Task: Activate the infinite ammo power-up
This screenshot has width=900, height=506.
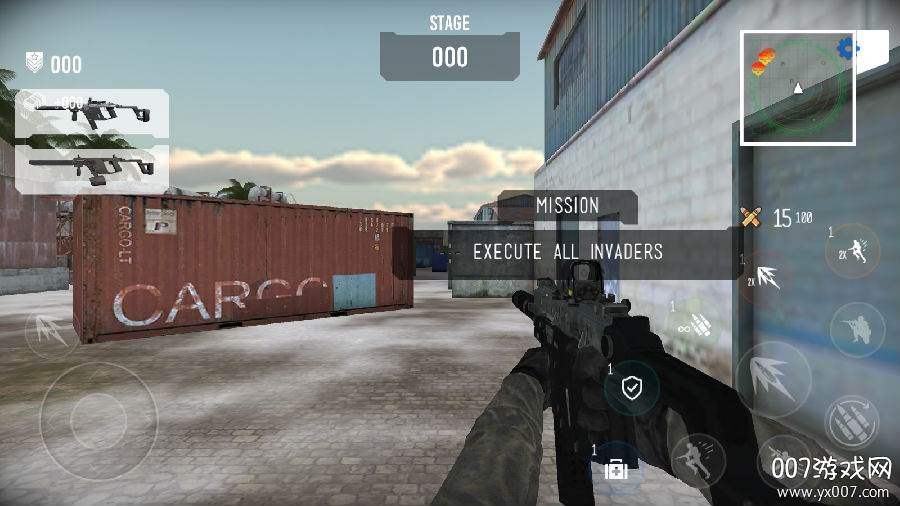Action: coord(696,324)
